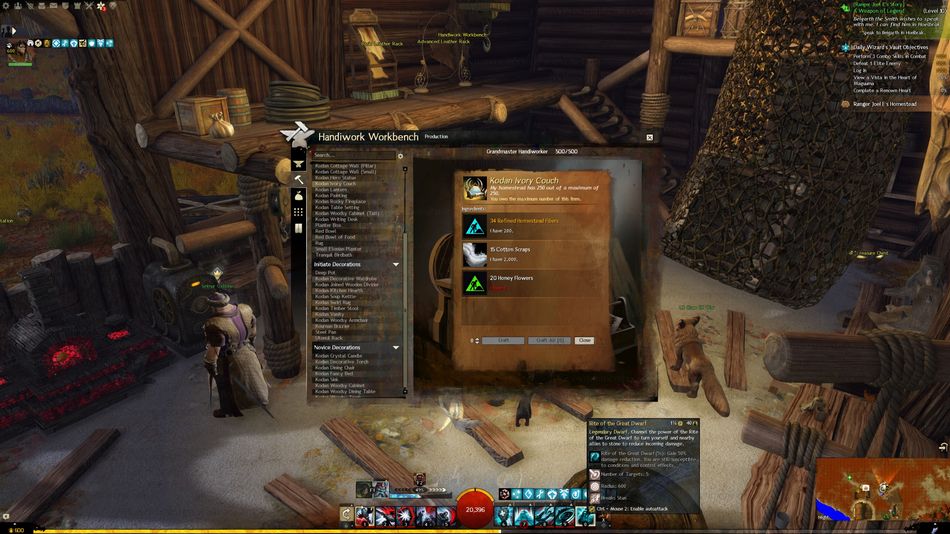Collapse the Initiate Decorations category
Image resolution: width=950 pixels, height=534 pixels.
[396, 264]
